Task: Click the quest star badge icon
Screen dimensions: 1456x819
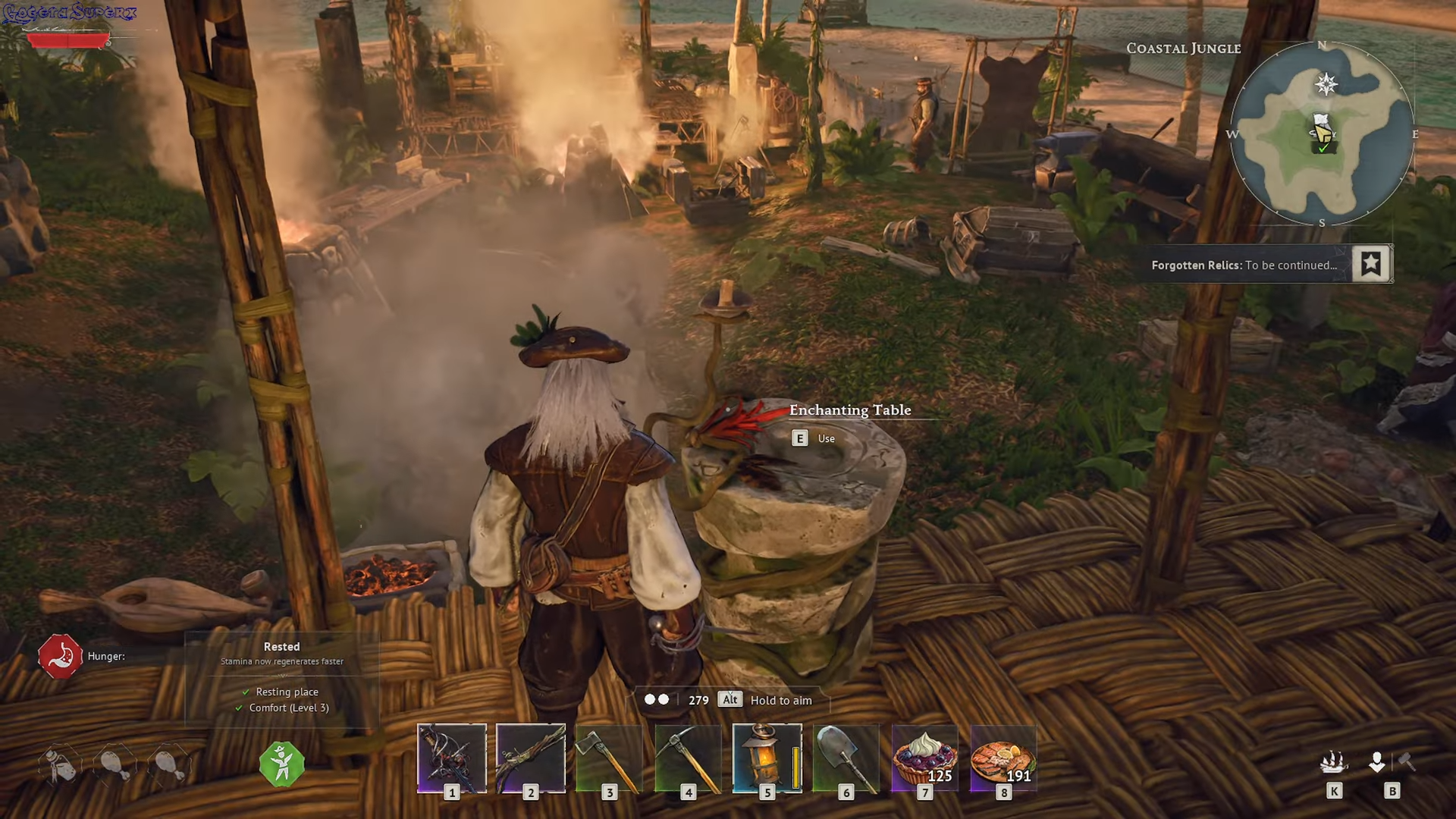Action: tap(1371, 264)
